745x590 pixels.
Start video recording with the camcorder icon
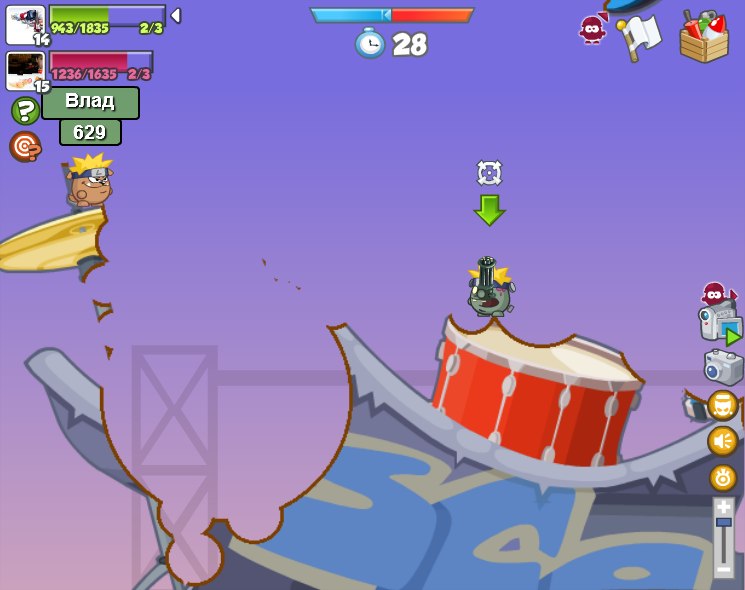[719, 323]
